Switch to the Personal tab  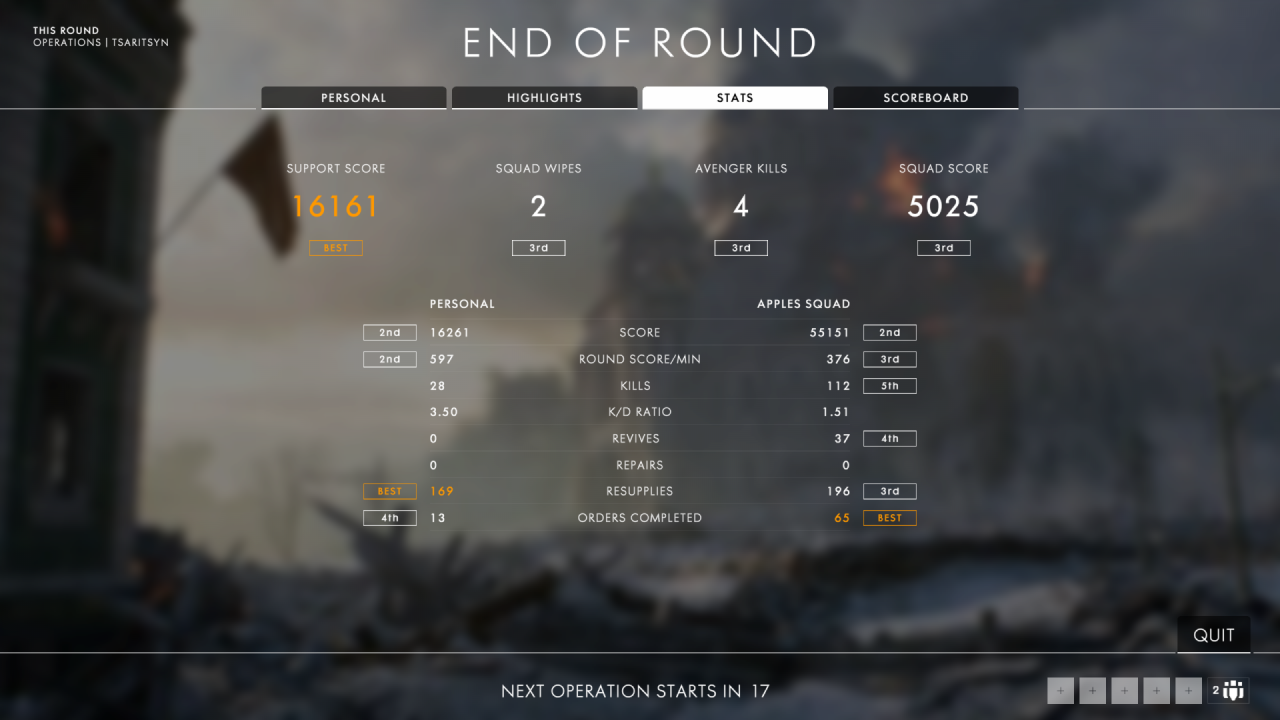353,98
